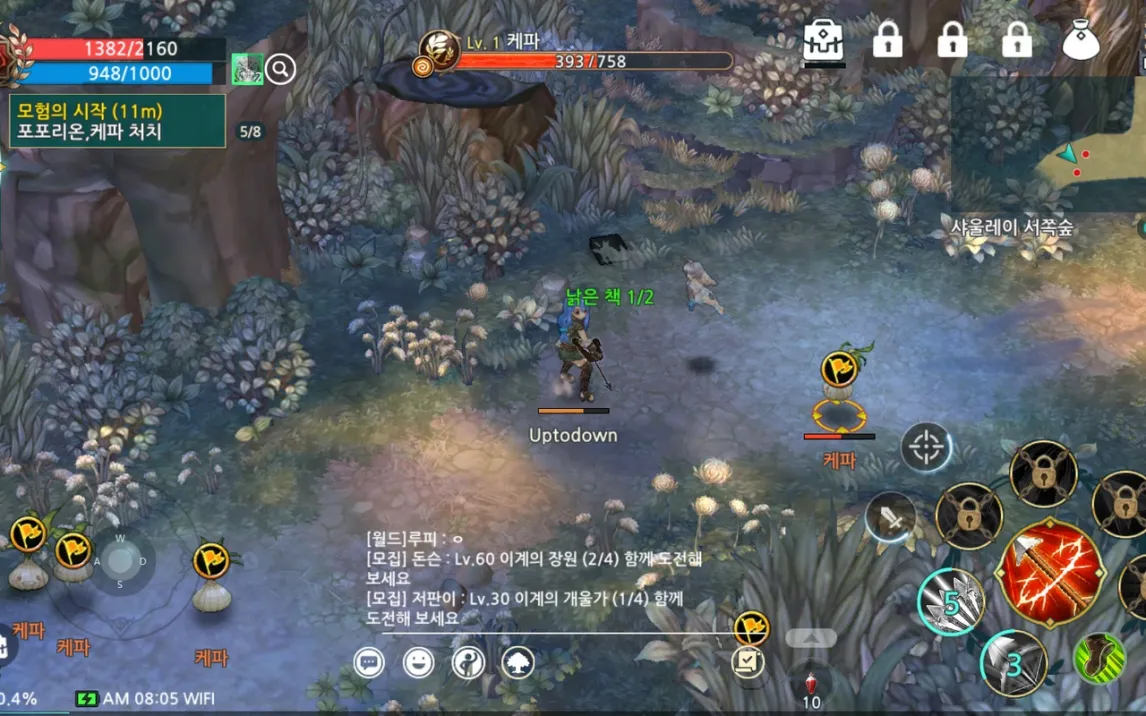Expand the up-arrow panel above the potion
This screenshot has width=1146, height=716.
[811, 637]
